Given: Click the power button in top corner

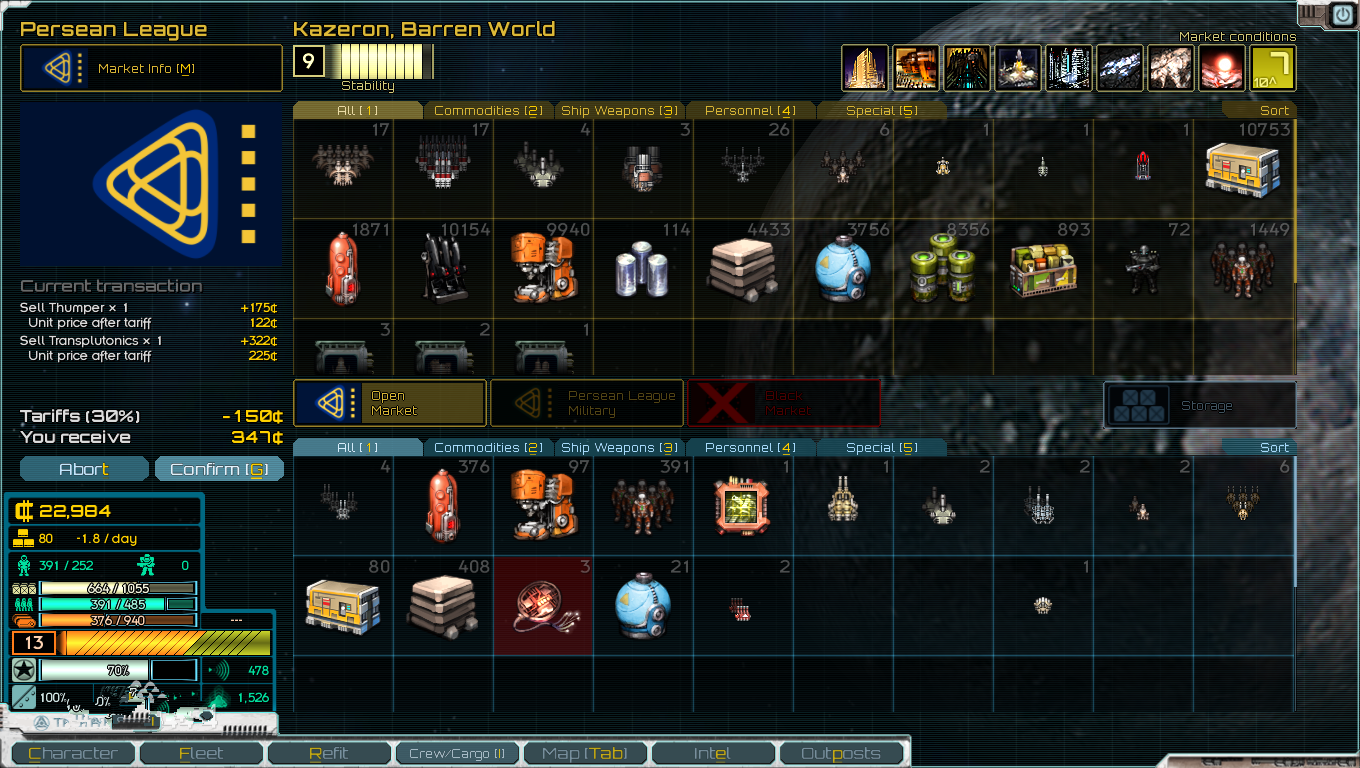Looking at the screenshot, I should (x=1341, y=14).
